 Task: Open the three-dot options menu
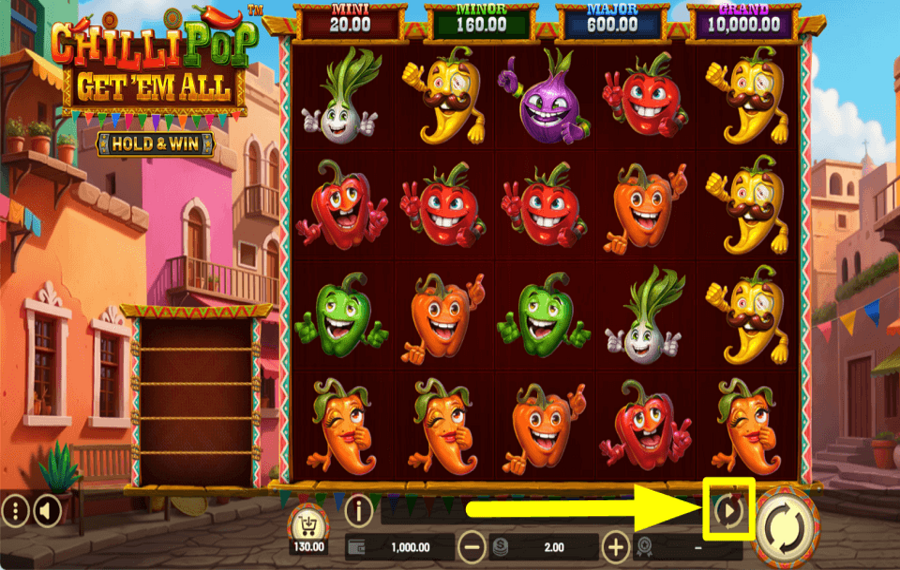coord(15,512)
